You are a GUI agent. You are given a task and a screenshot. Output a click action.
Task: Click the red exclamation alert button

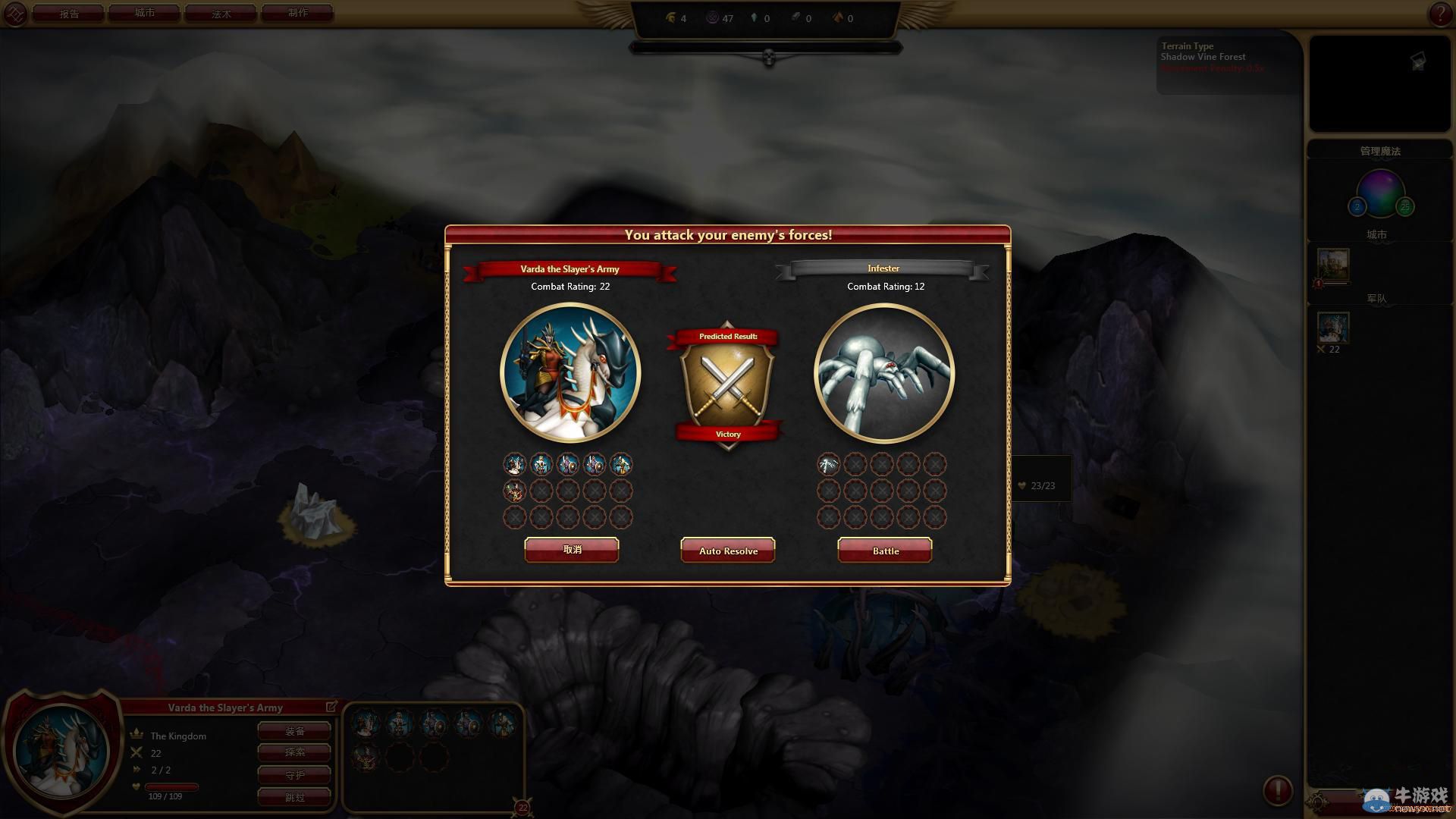tap(1277, 790)
